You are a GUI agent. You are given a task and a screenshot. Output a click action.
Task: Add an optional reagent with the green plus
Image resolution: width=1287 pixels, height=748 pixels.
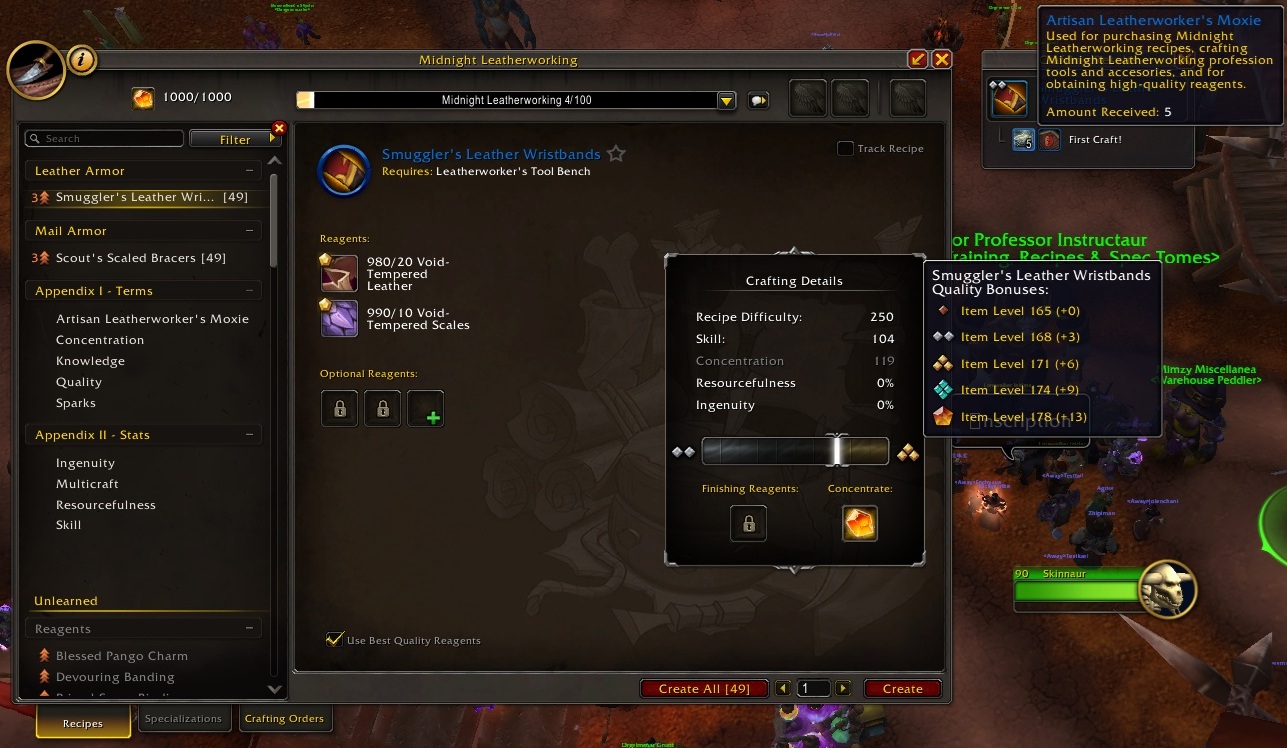[x=426, y=408]
